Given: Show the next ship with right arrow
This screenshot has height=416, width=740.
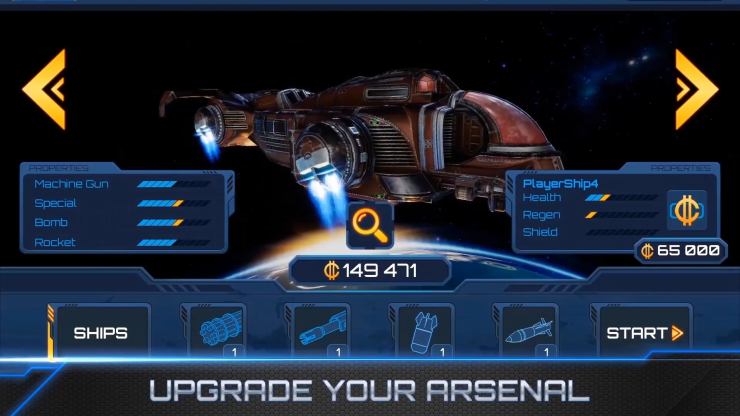Looking at the screenshot, I should click(x=696, y=88).
